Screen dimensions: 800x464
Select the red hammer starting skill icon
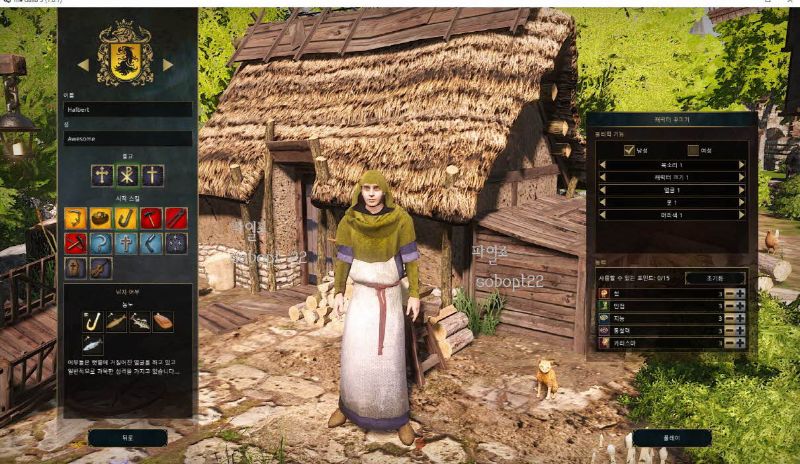click(151, 218)
